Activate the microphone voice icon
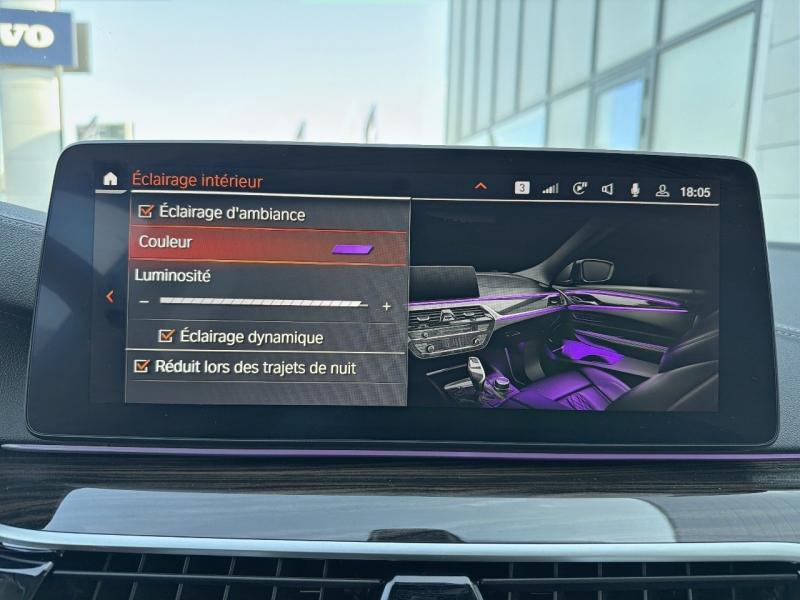The height and width of the screenshot is (600, 800). coord(634,189)
